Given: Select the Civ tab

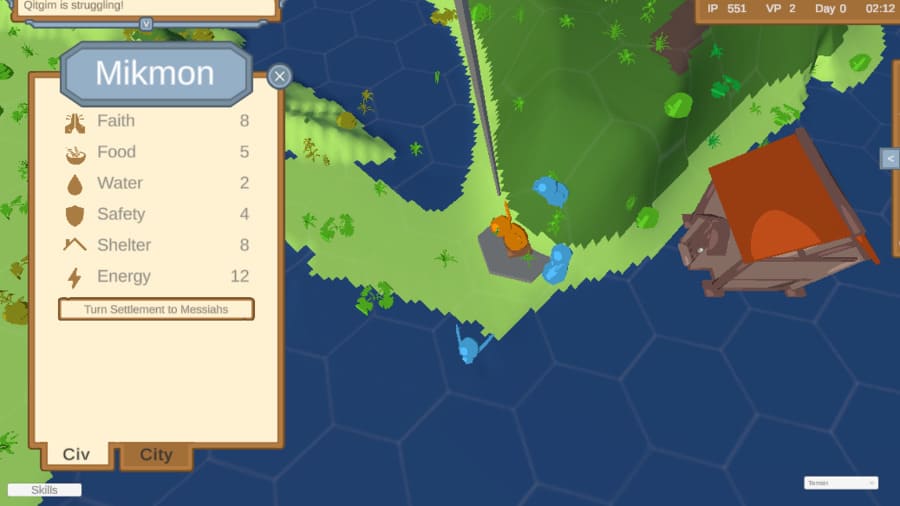Looking at the screenshot, I should (x=76, y=455).
